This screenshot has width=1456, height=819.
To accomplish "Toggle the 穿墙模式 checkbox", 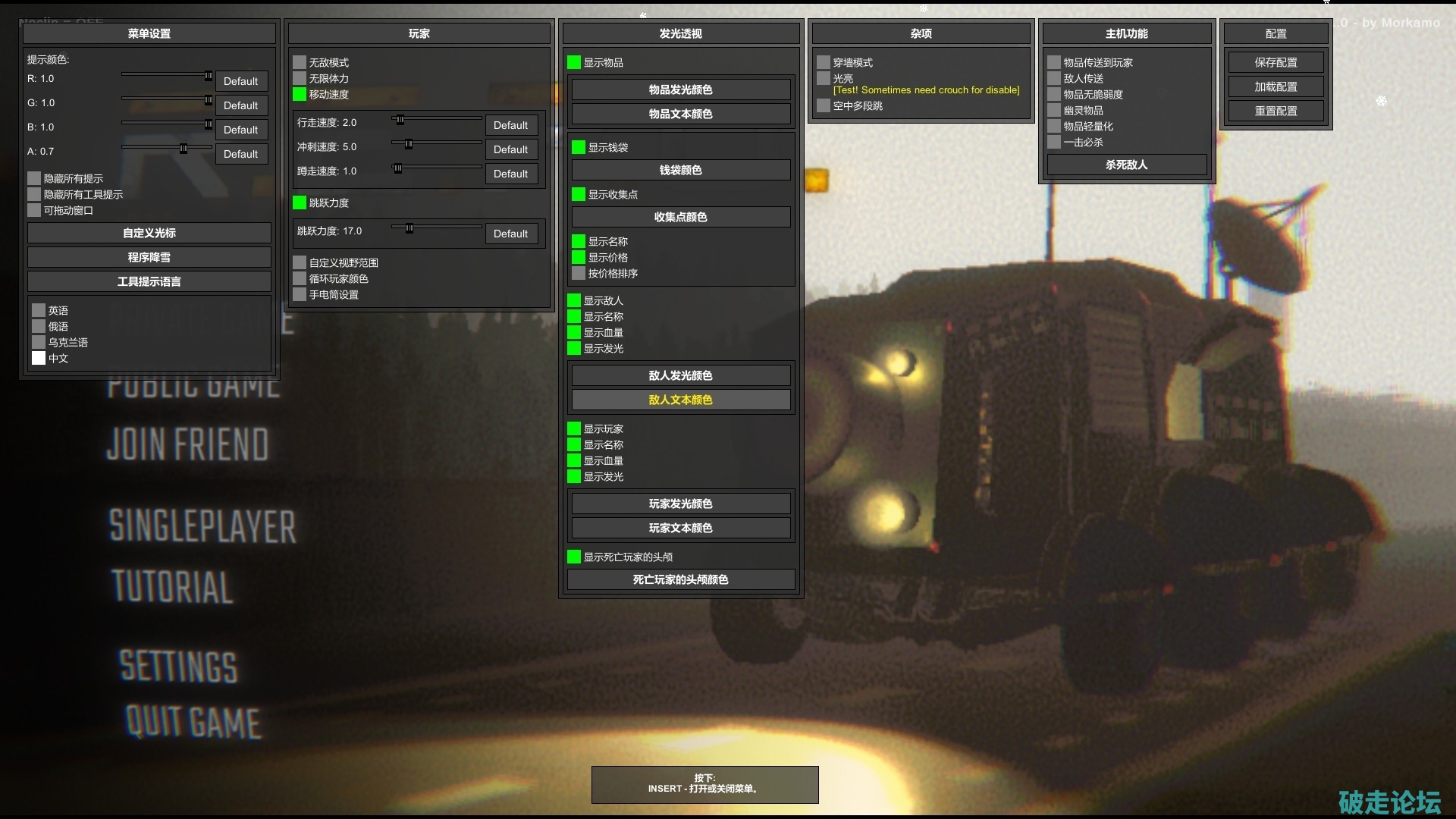I will coord(824,63).
